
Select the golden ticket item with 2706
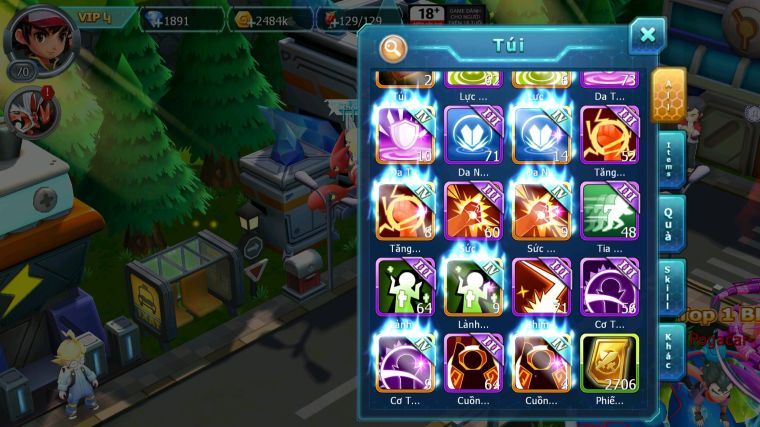[609, 361]
